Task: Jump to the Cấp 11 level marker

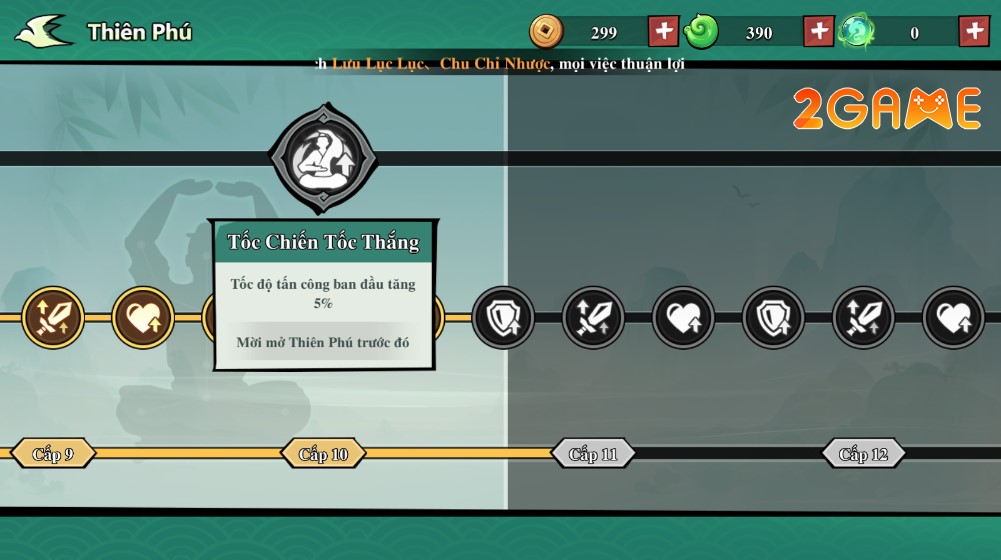Action: click(x=593, y=454)
